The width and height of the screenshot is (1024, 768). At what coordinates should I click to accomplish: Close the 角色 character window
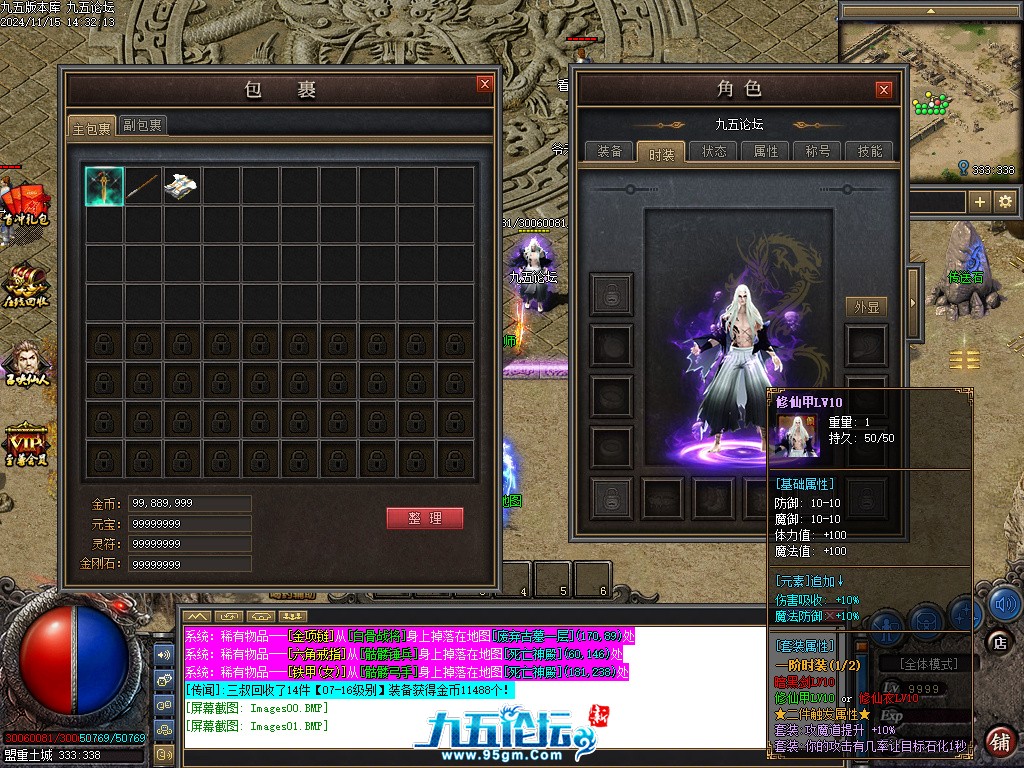tap(884, 90)
